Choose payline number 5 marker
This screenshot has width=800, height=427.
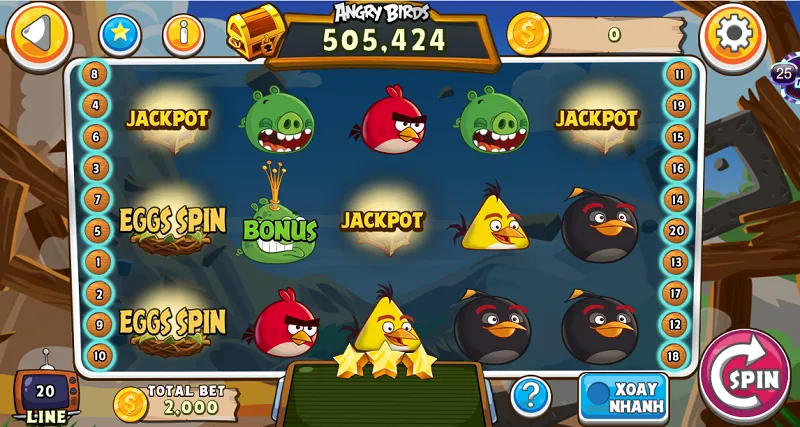point(97,231)
